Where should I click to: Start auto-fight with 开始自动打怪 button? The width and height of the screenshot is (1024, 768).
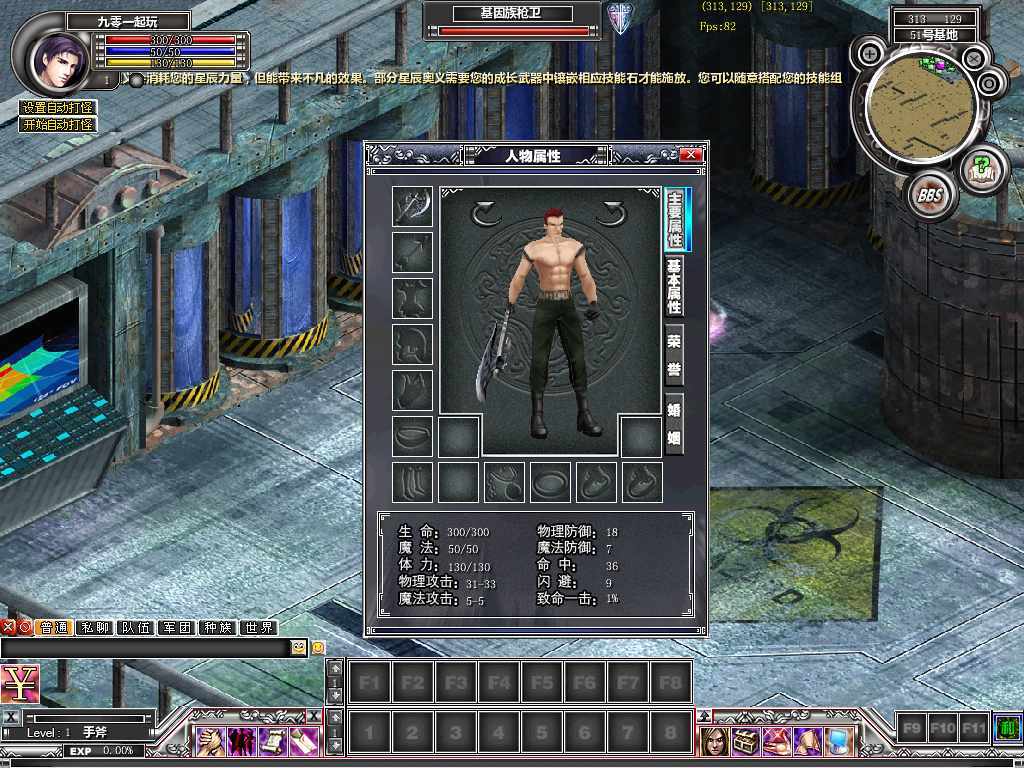click(59, 125)
